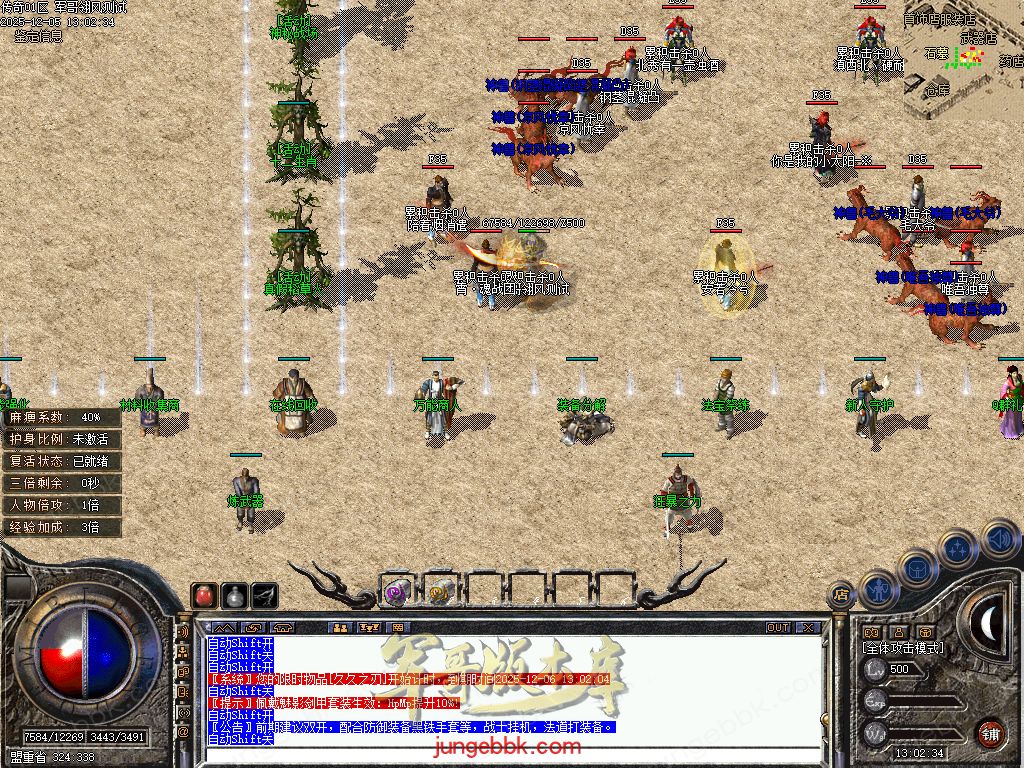Open the skills sparkle round button

coord(957,548)
